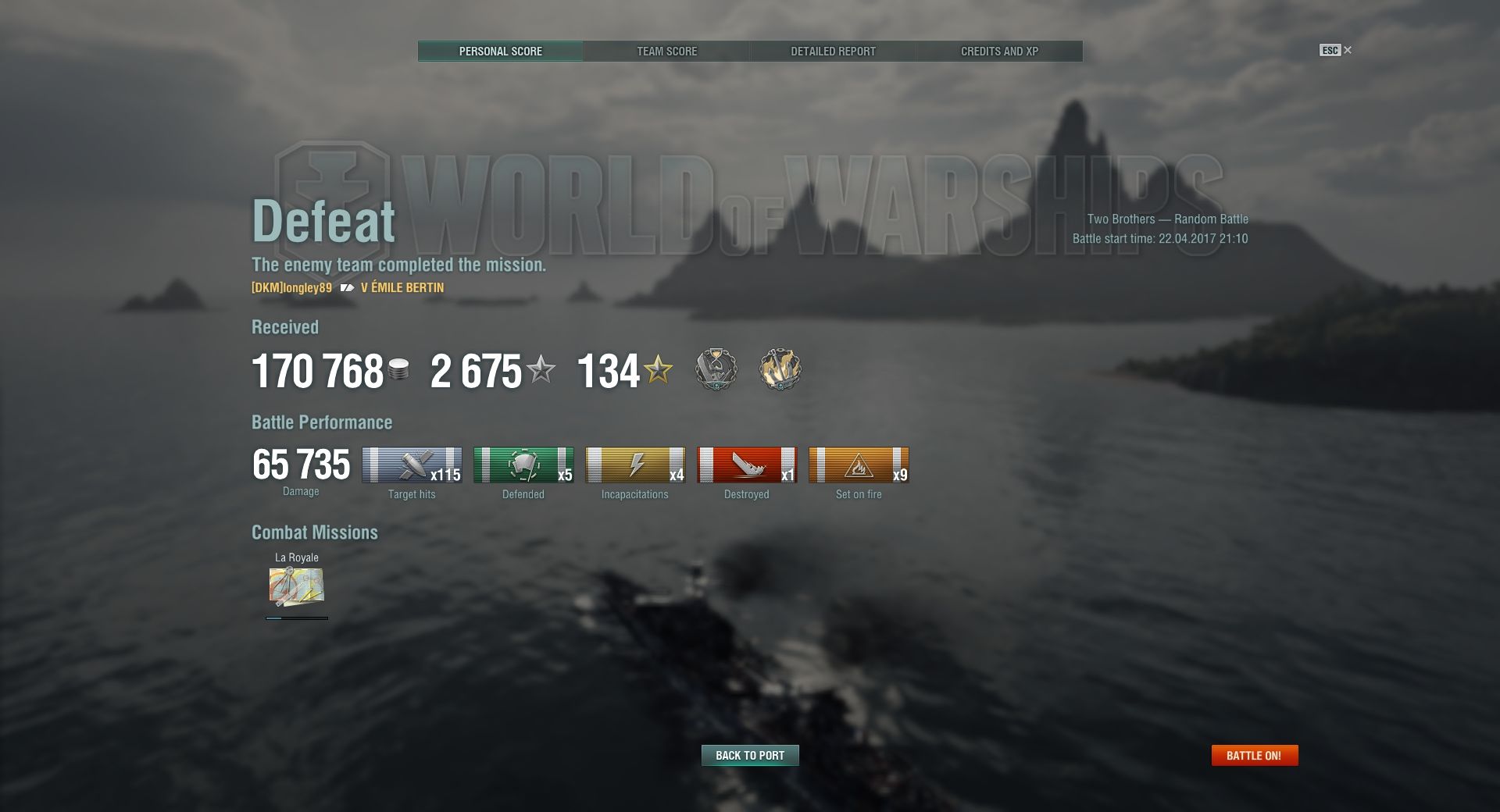This screenshot has width=1500, height=812.
Task: Start another match with Battle On!
Action: [x=1254, y=755]
